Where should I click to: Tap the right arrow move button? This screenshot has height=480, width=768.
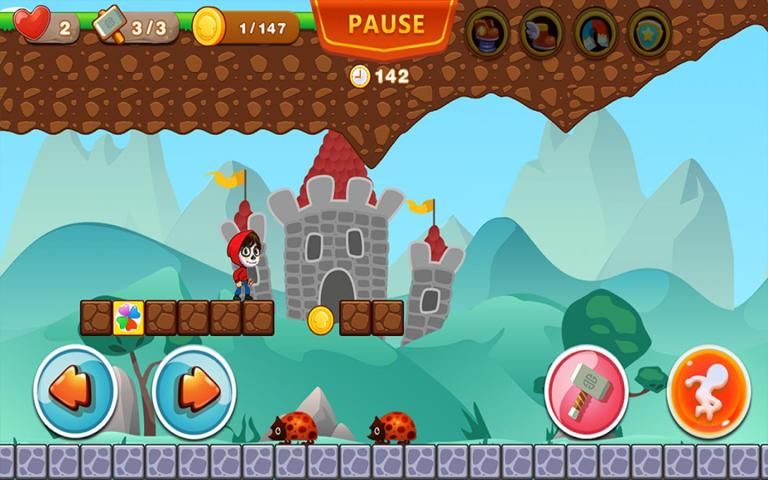(194, 389)
